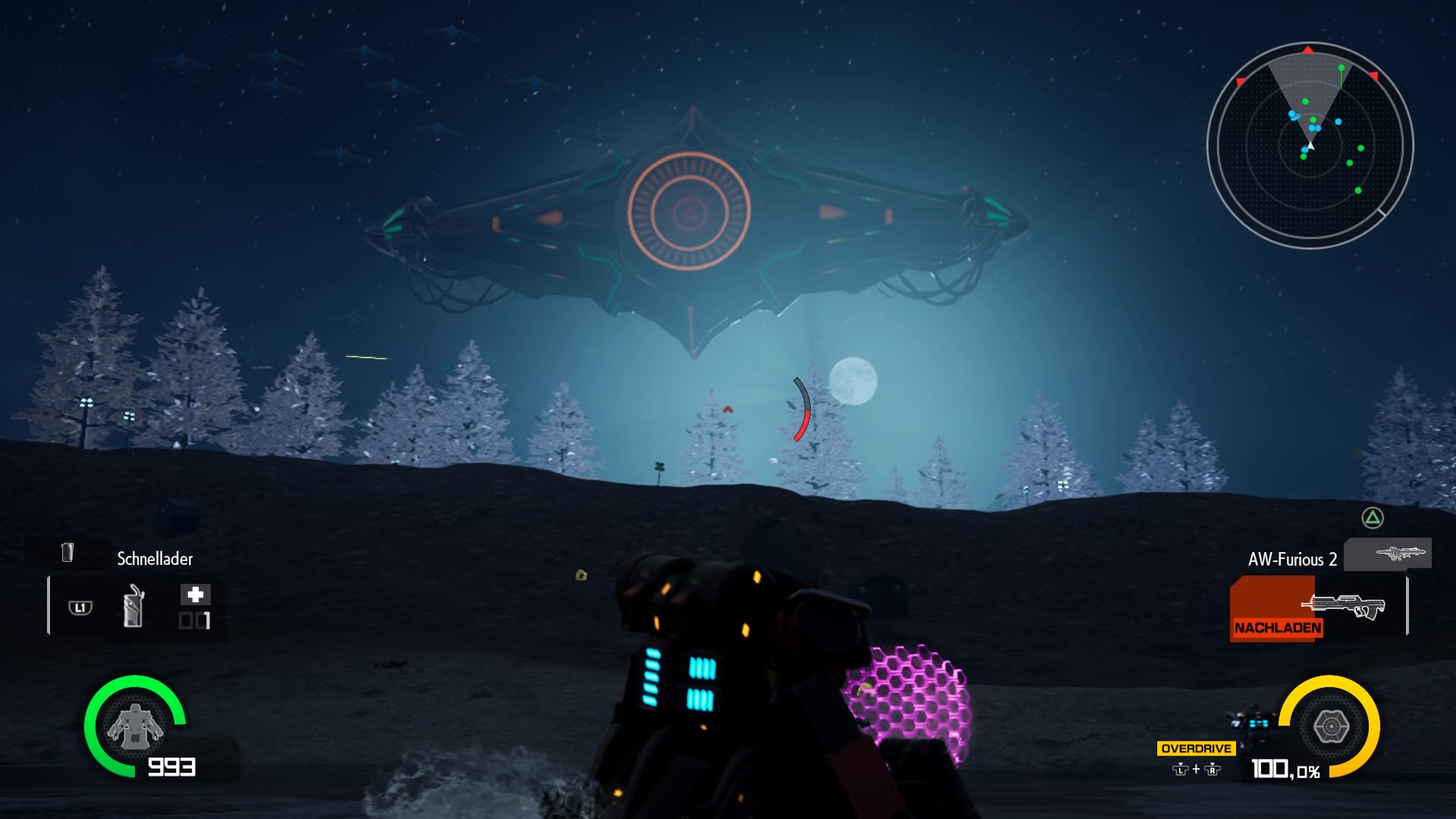Screen dimensions: 1456x819
Task: Select the Schnellader canister item icon
Action: click(x=133, y=606)
